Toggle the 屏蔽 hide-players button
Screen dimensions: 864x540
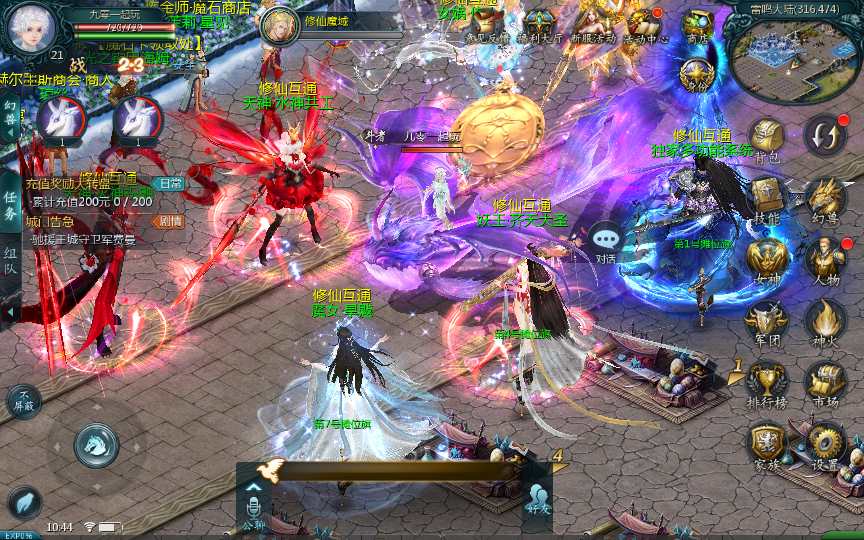(x=24, y=400)
